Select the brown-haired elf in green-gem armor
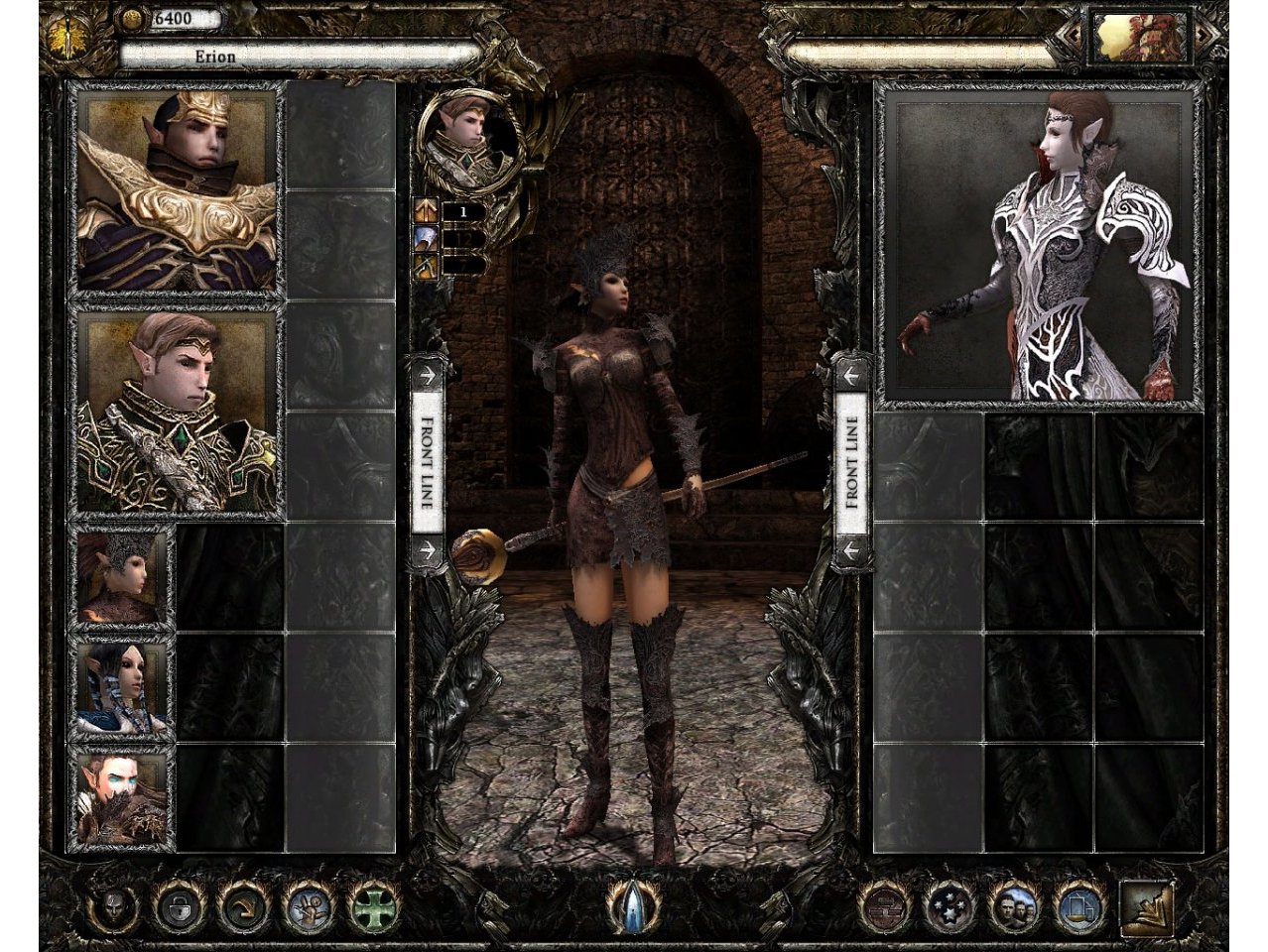Screen dimensions: 1268x952 [x=177, y=412]
